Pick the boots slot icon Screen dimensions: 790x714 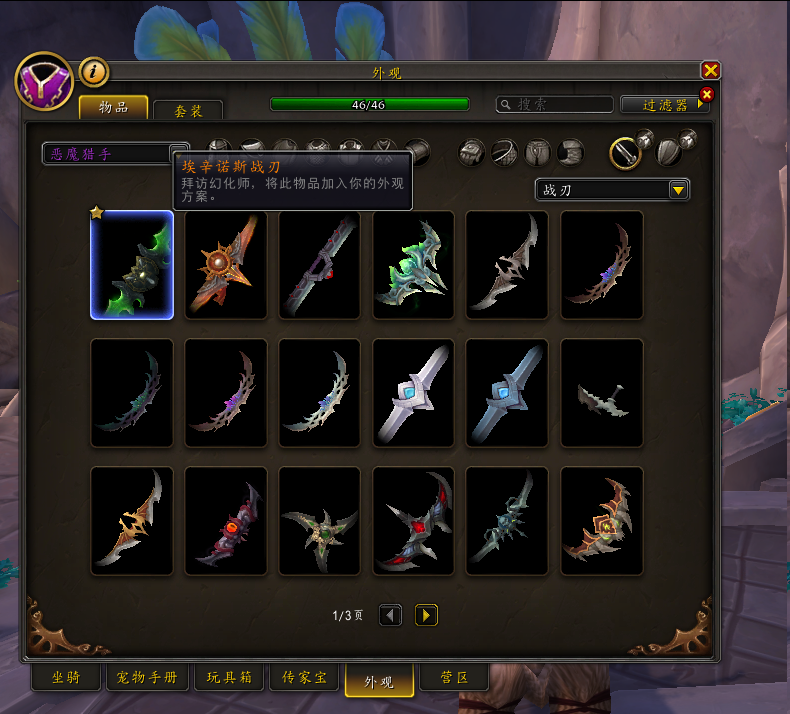click(x=571, y=153)
